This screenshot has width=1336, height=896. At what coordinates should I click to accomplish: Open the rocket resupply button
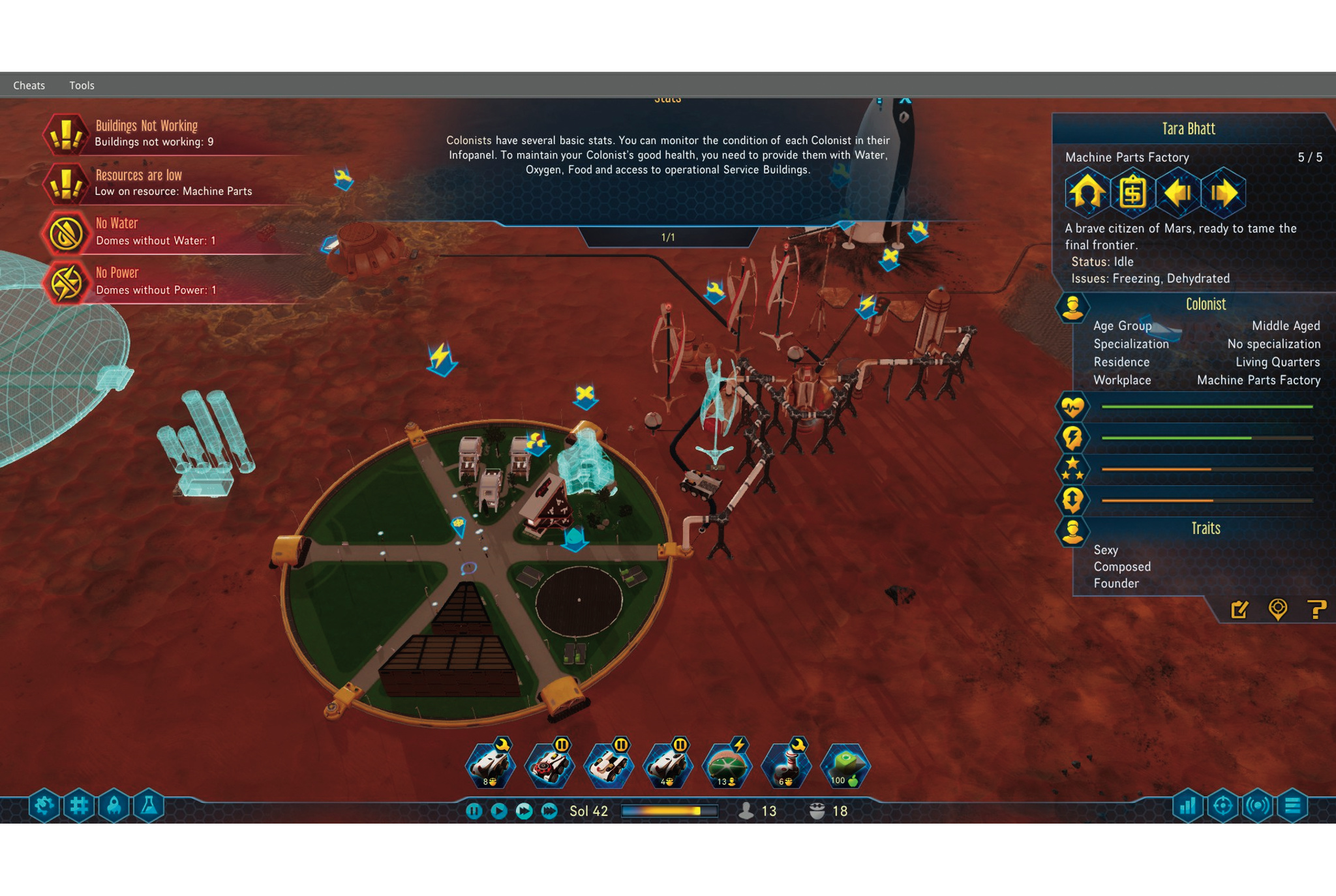(114, 807)
